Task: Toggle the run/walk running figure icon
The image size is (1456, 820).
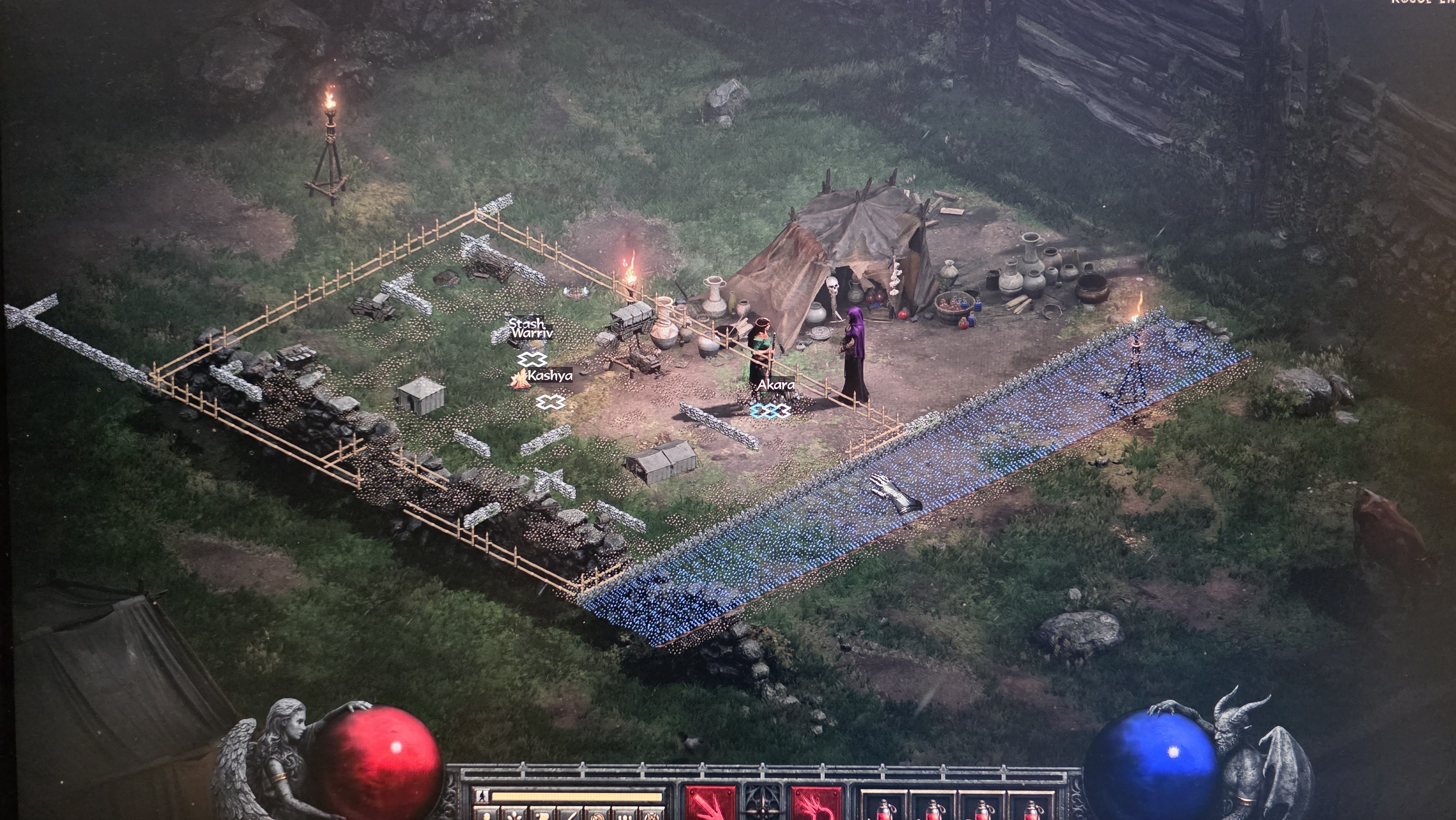Action: point(482,796)
